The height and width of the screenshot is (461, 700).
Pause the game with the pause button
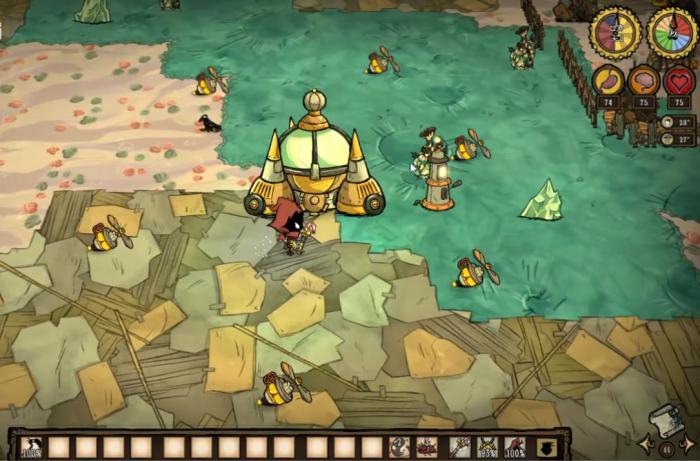tap(666, 449)
